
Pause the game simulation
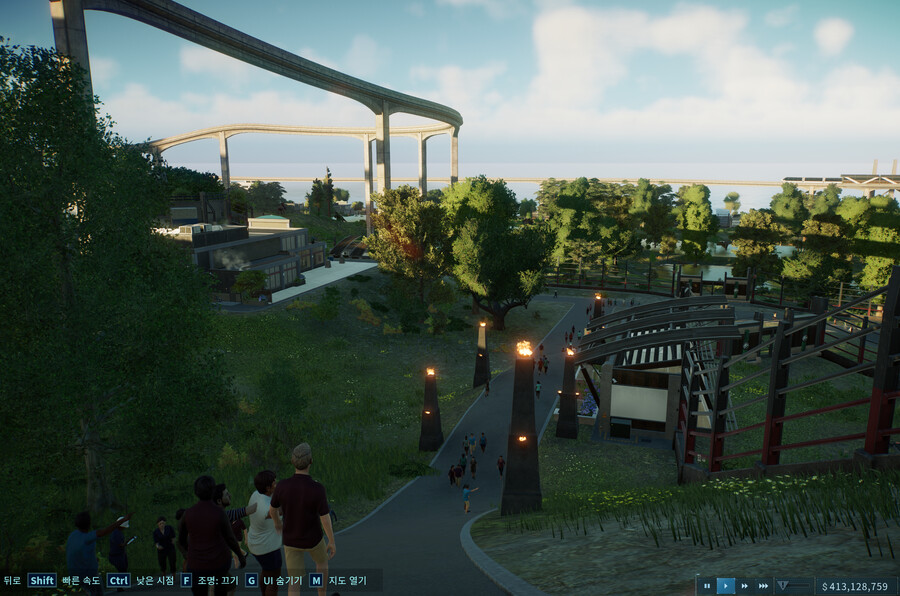pyautogui.click(x=707, y=586)
